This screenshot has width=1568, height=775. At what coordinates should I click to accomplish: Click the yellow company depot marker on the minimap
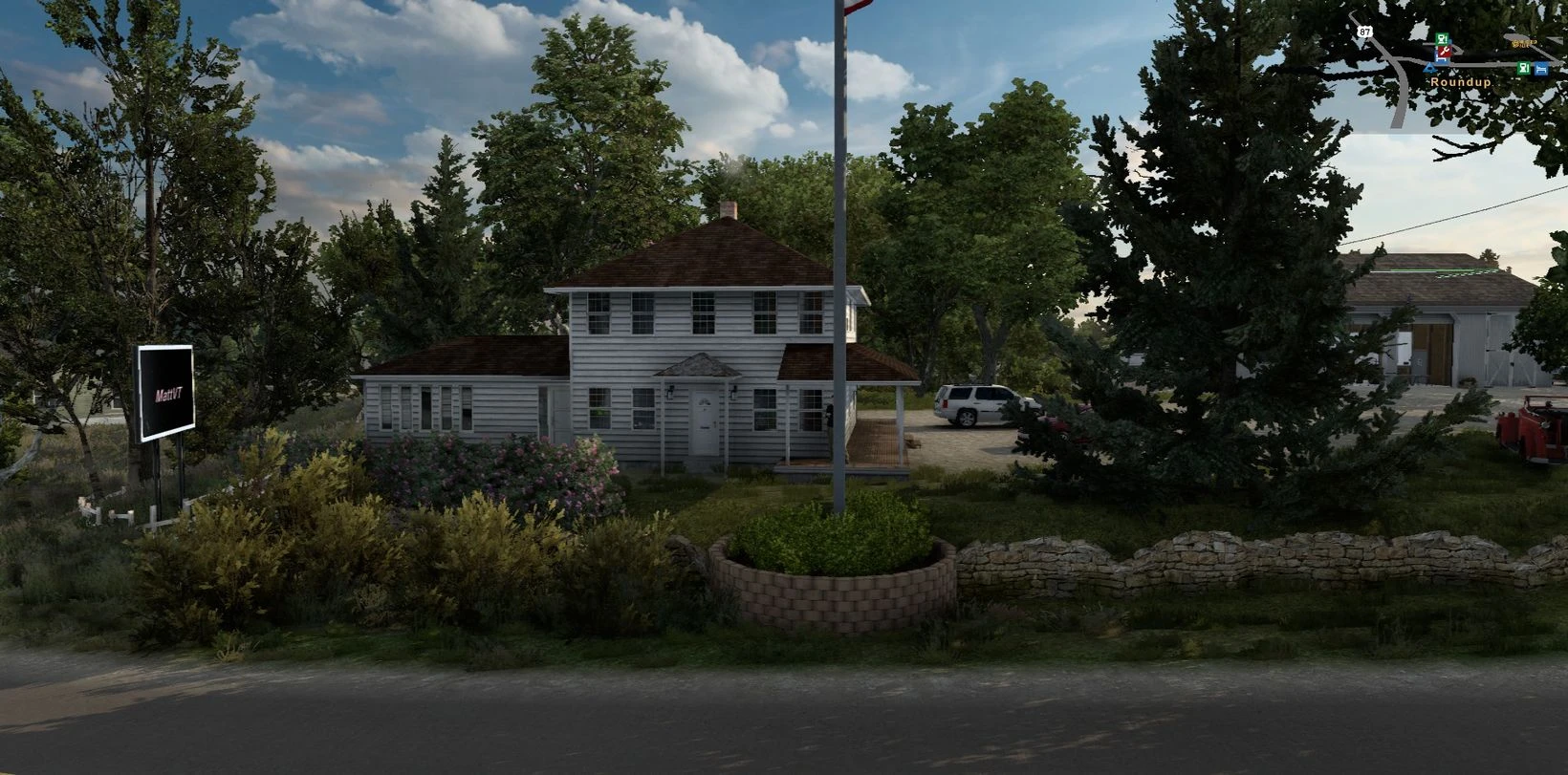pyautogui.click(x=1524, y=44)
